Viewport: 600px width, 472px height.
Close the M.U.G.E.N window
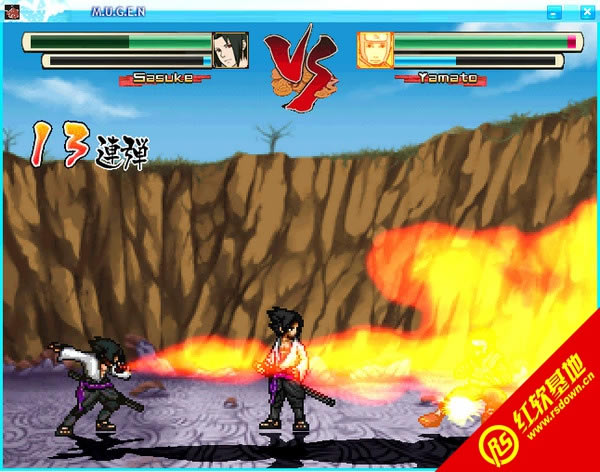point(585,12)
